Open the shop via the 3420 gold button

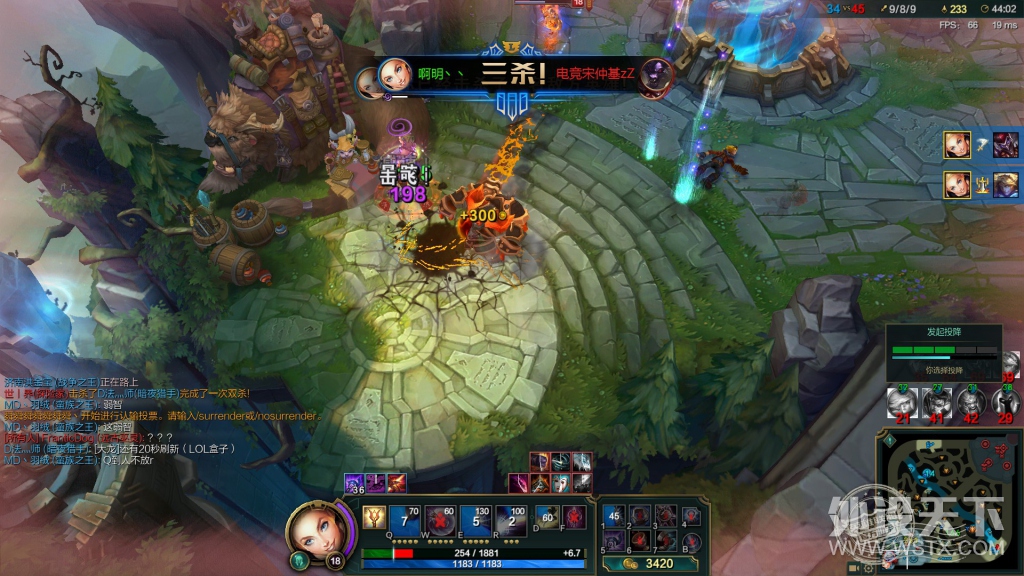tap(652, 564)
